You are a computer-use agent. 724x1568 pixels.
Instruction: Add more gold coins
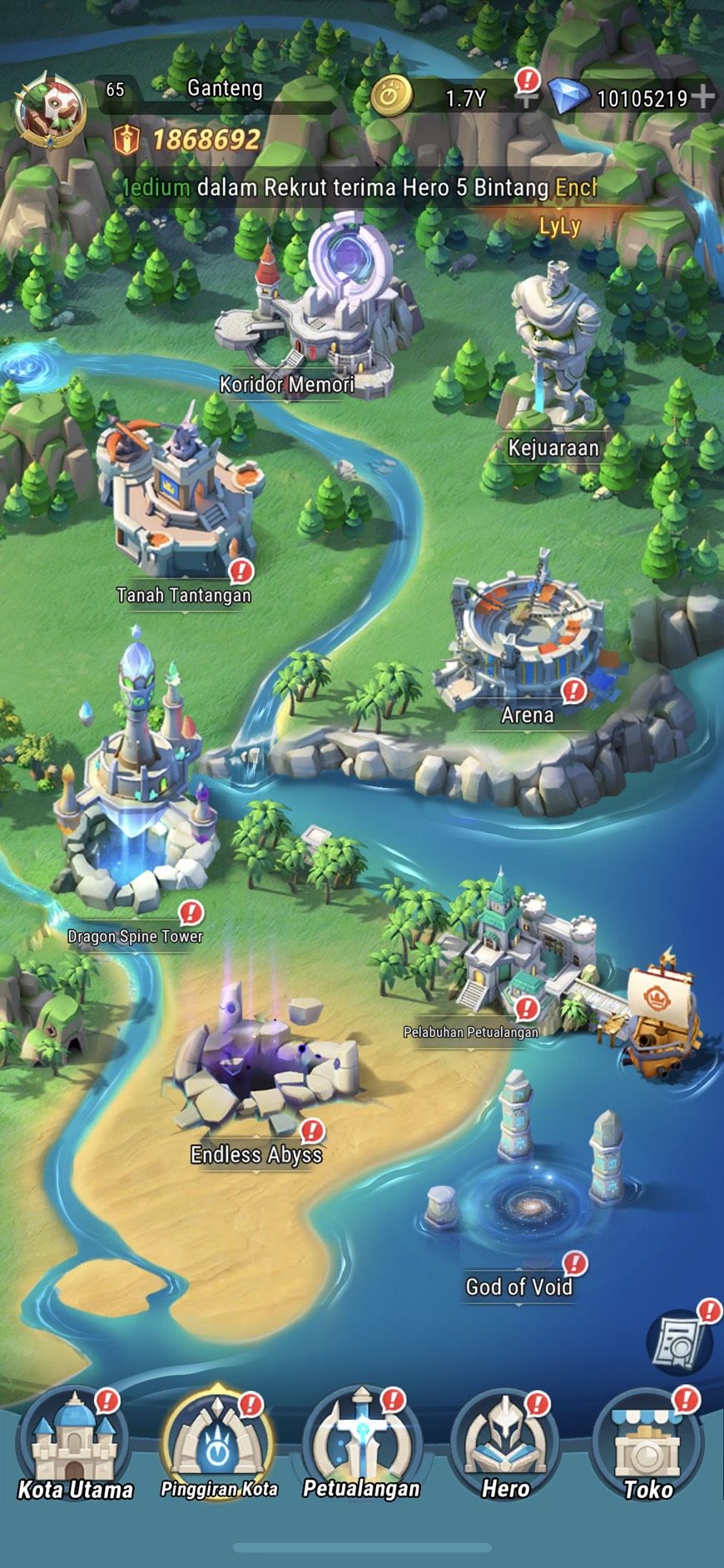pos(526,98)
